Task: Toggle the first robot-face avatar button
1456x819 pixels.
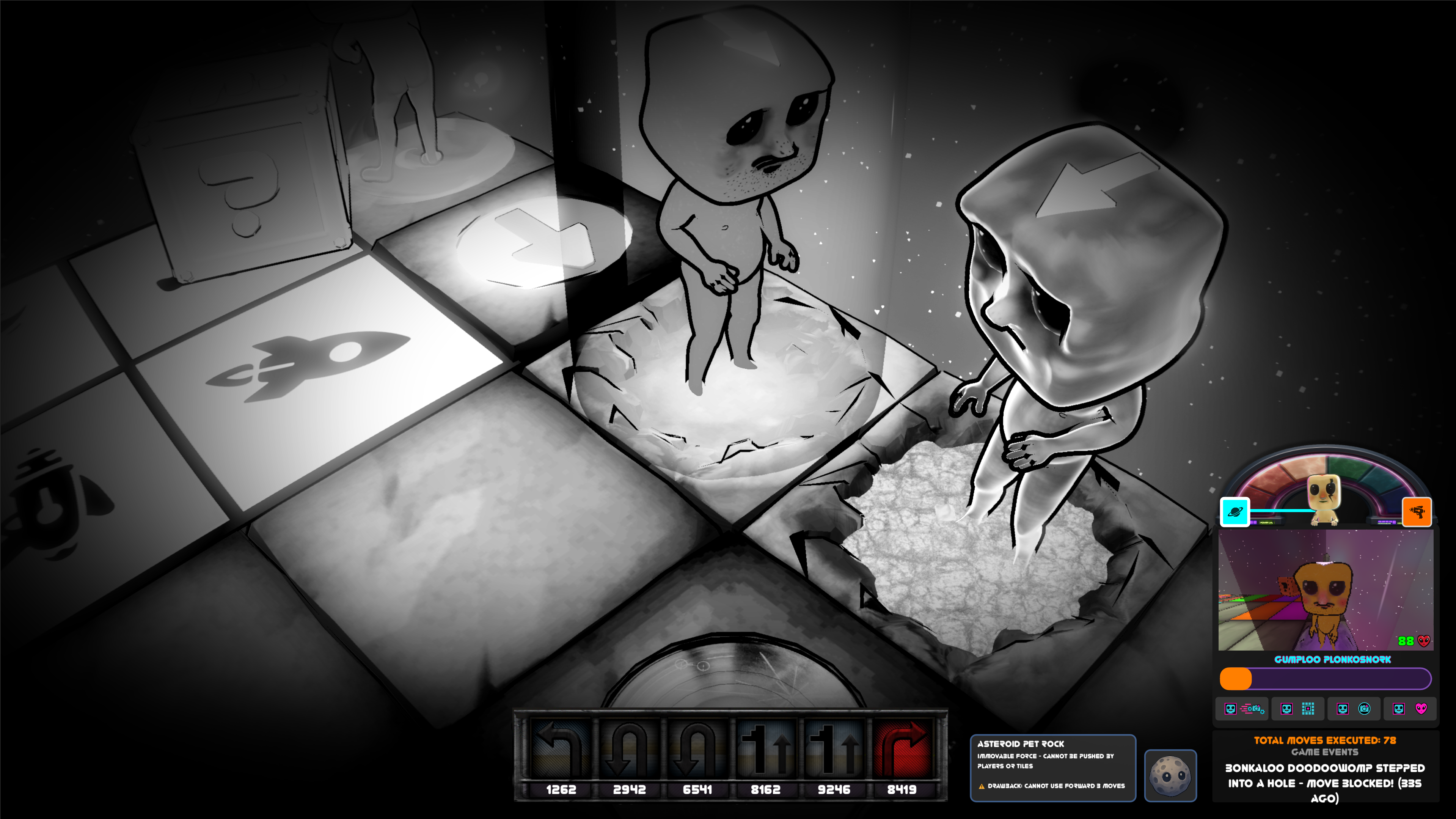Action: (x=1230, y=709)
